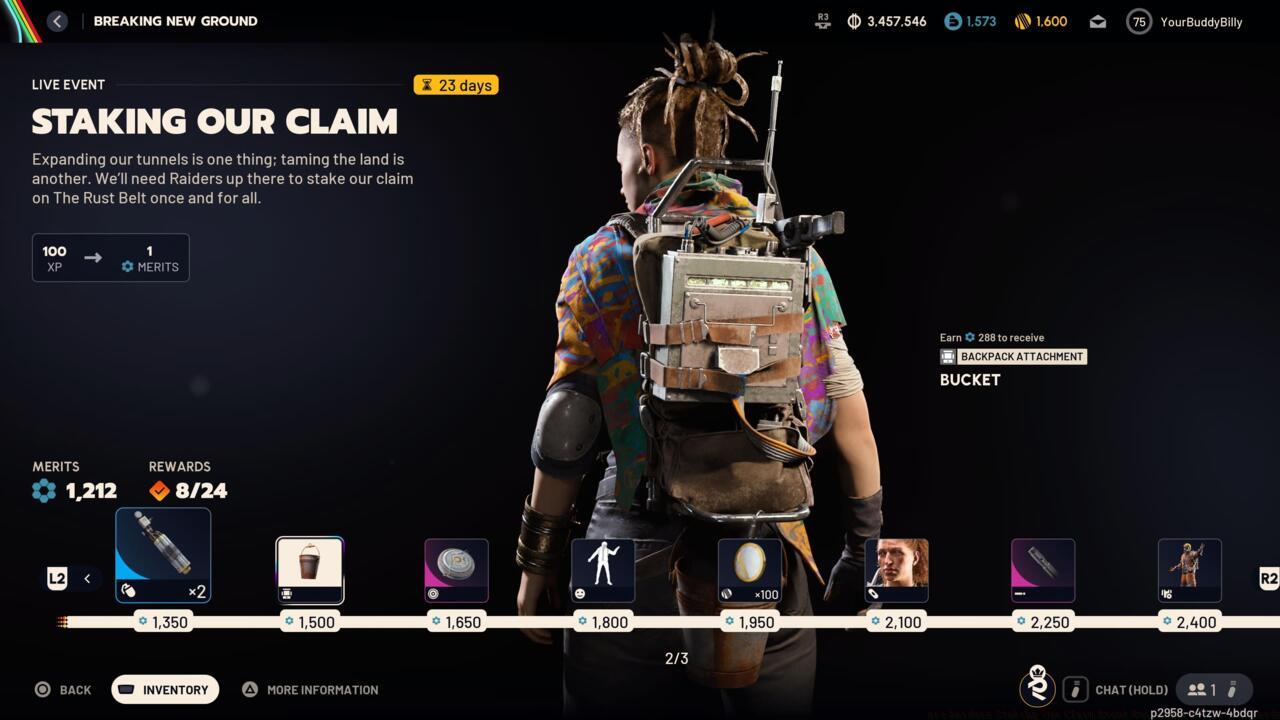Click the 1,500 merit marker on the reward track
Viewport: 1280px width, 720px height.
[310, 621]
